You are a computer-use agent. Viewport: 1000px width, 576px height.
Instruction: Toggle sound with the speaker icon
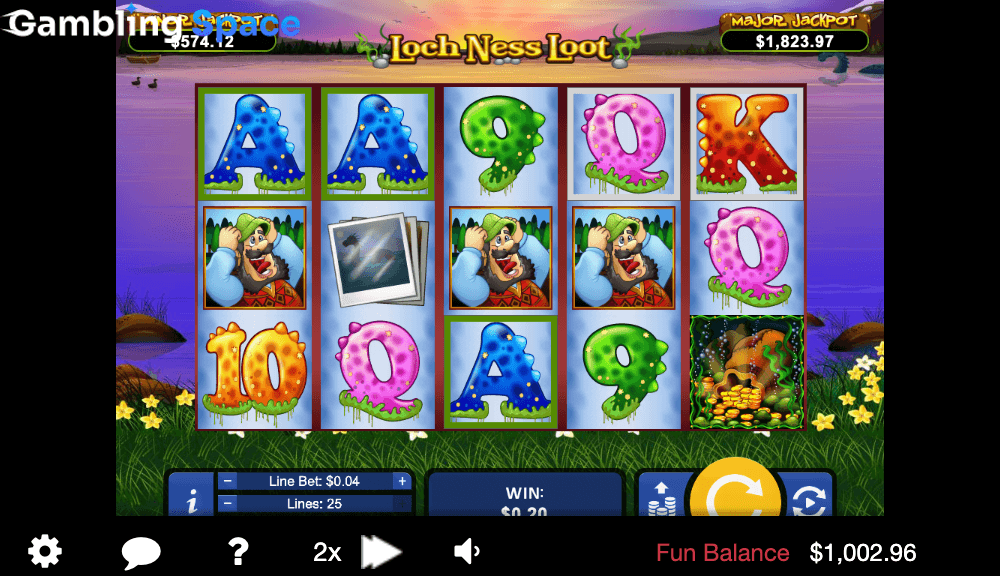466,551
